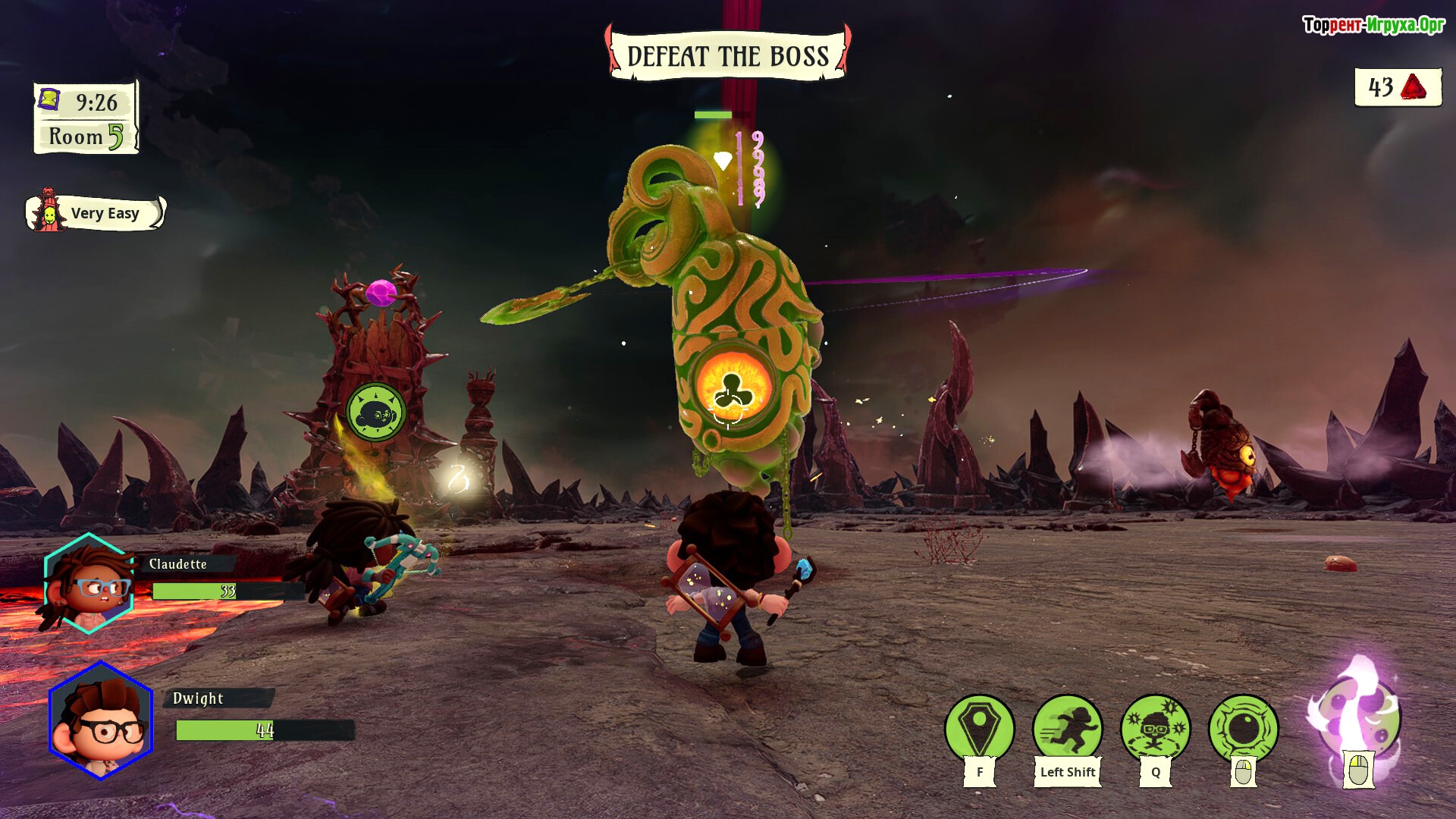The height and width of the screenshot is (819, 1456).
Task: Open the Room 5 progress panel
Action: [x=86, y=136]
